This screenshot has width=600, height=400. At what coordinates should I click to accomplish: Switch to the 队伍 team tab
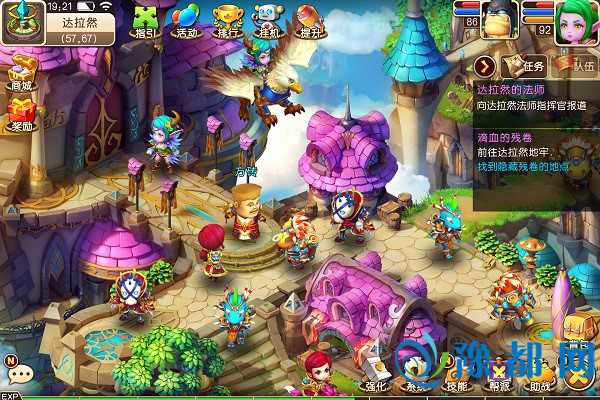pyautogui.click(x=577, y=67)
